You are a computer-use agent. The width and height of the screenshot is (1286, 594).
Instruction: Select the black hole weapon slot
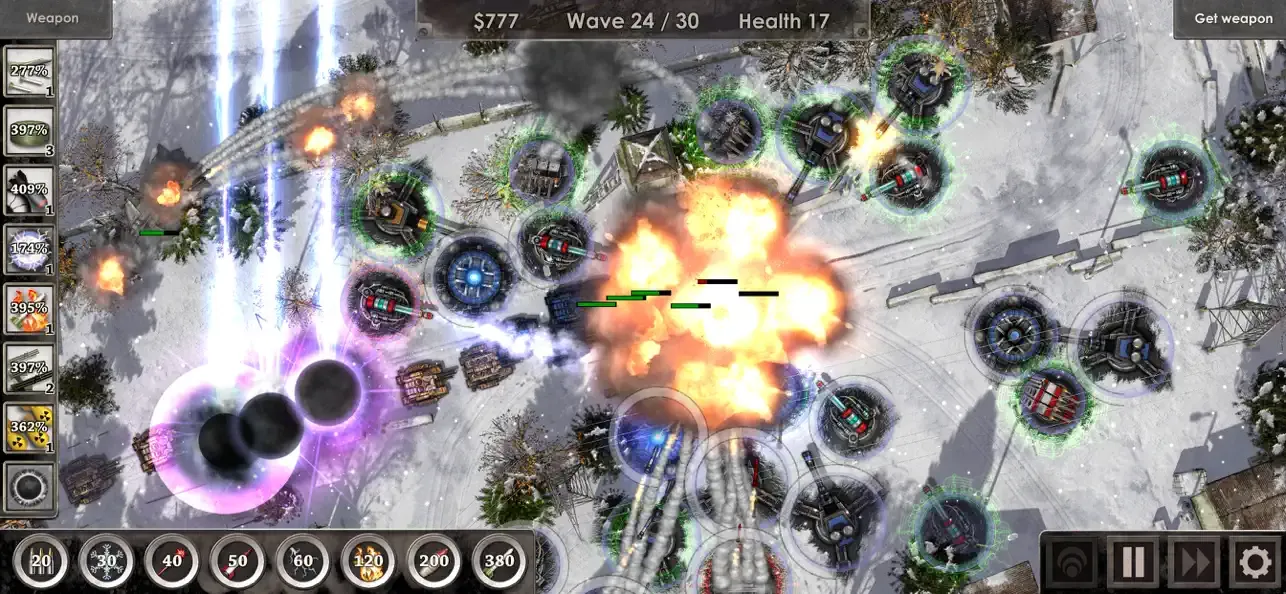[x=29, y=487]
